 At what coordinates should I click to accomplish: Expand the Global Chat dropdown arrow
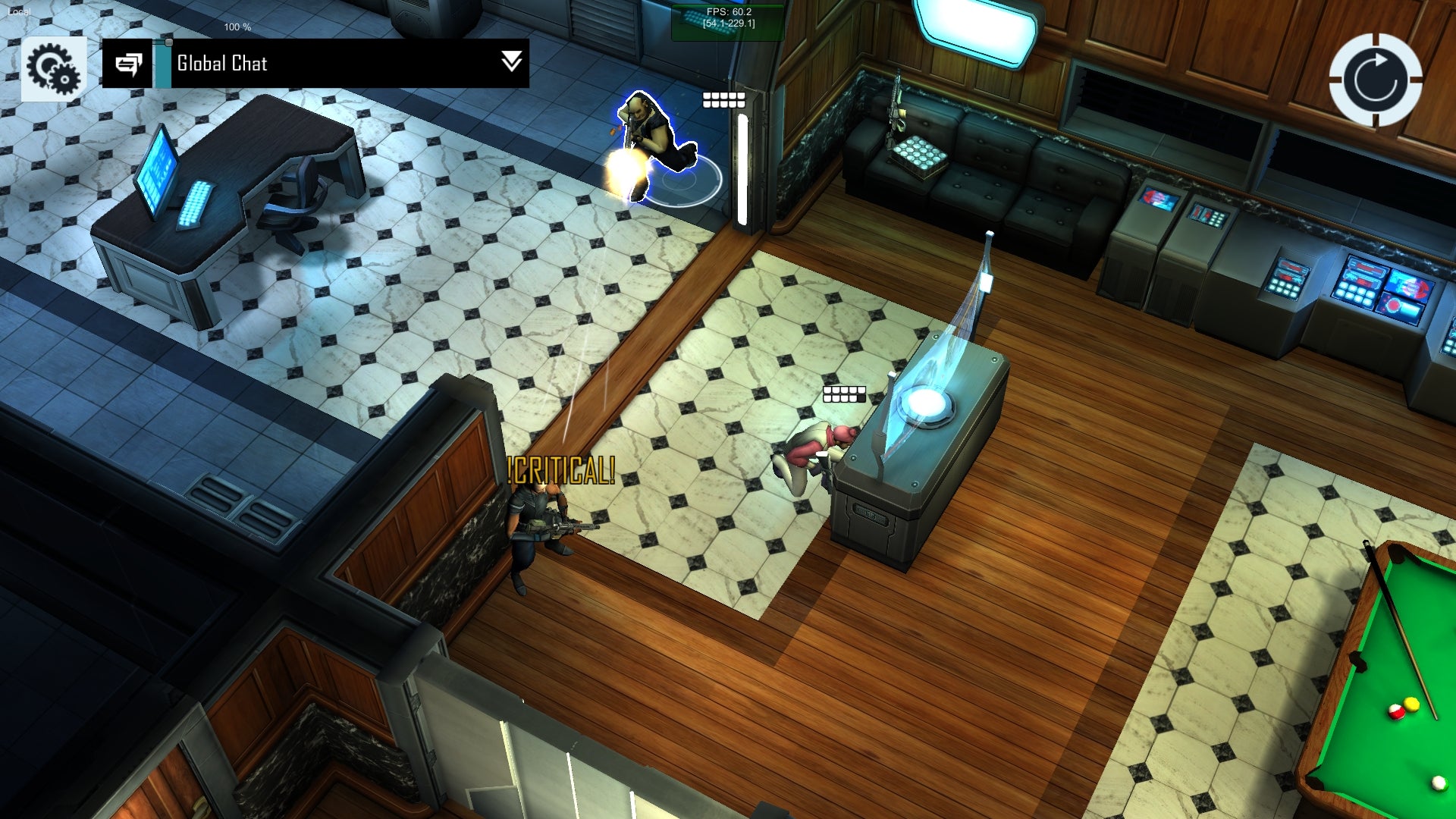[x=512, y=62]
